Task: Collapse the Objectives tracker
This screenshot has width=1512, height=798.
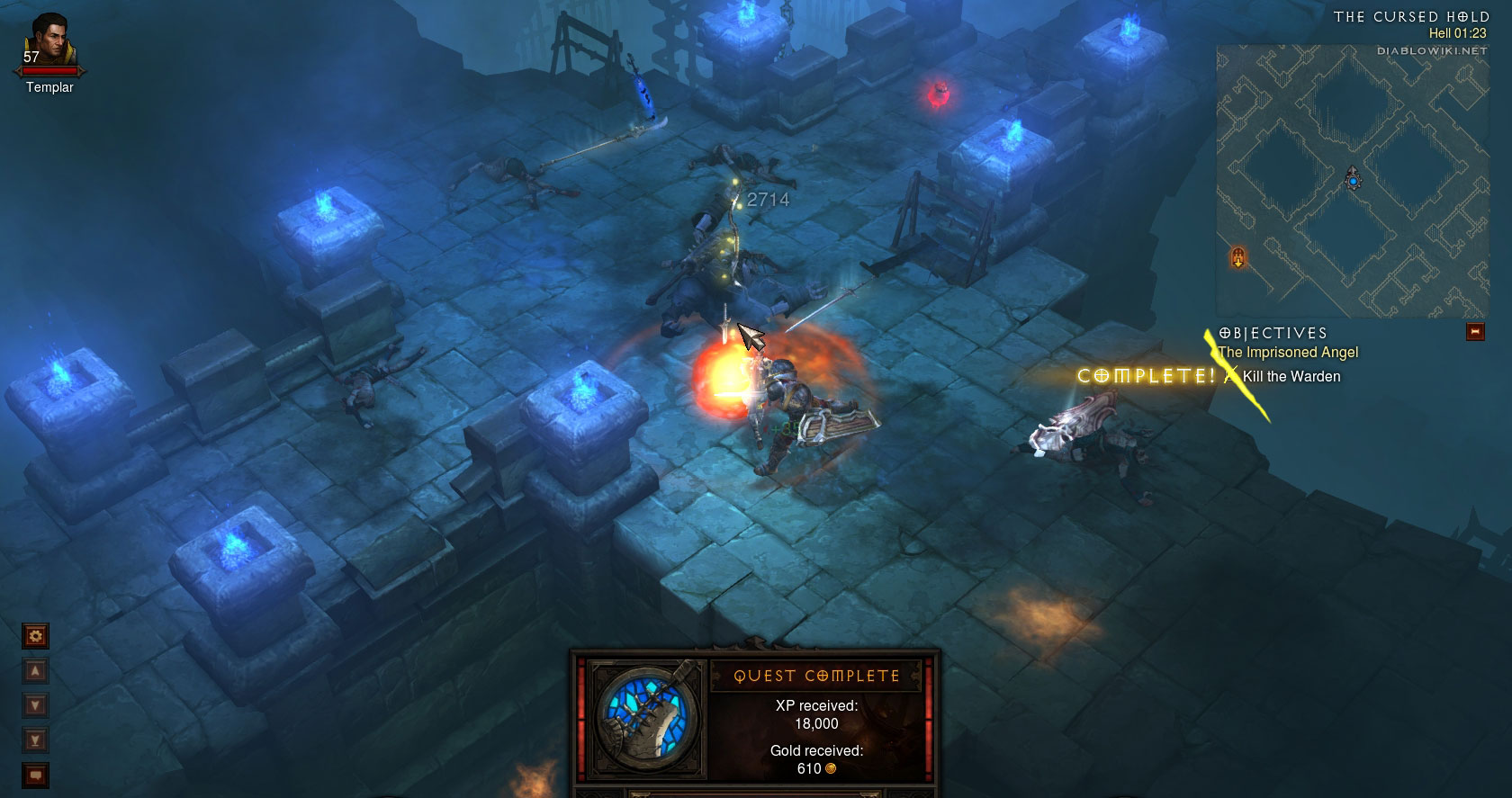Action: pyautogui.click(x=1474, y=332)
